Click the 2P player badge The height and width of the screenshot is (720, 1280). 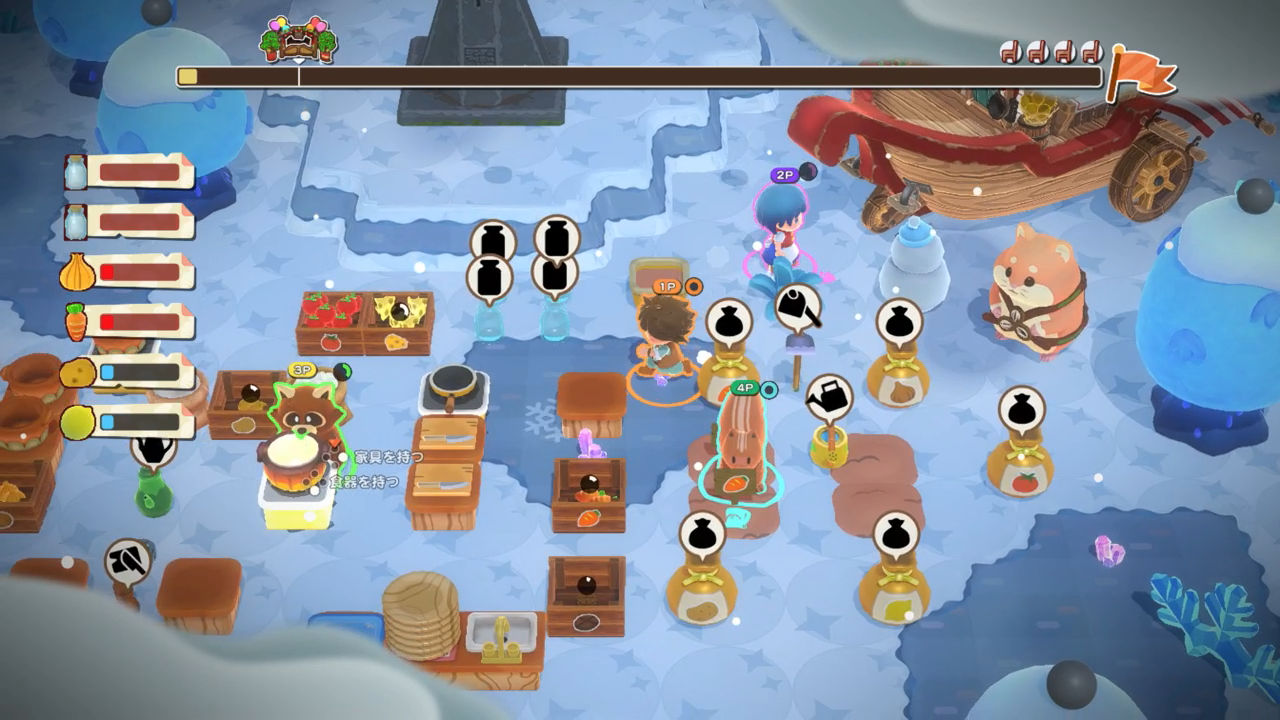[x=785, y=175]
